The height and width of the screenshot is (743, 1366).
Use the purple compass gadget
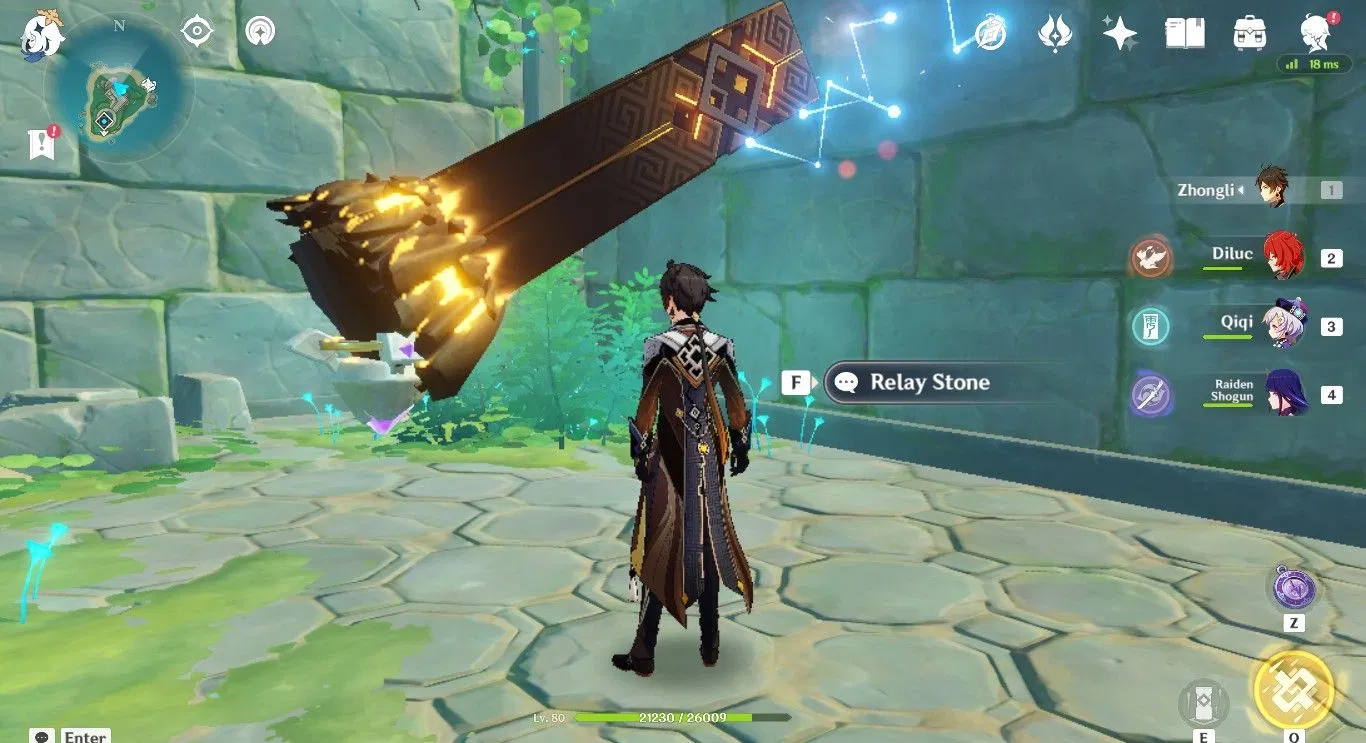tap(1294, 587)
